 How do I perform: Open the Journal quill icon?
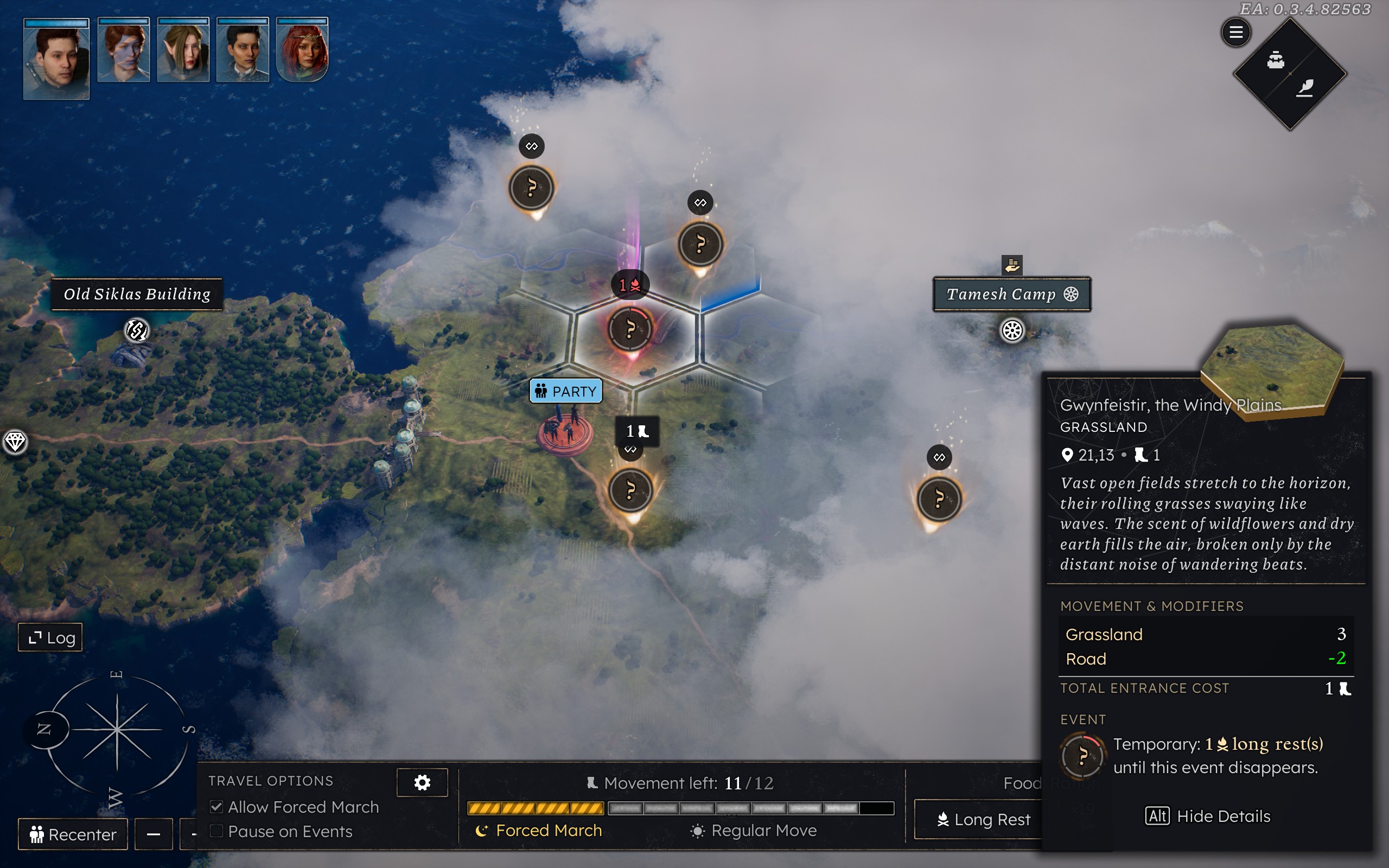[x=1305, y=87]
